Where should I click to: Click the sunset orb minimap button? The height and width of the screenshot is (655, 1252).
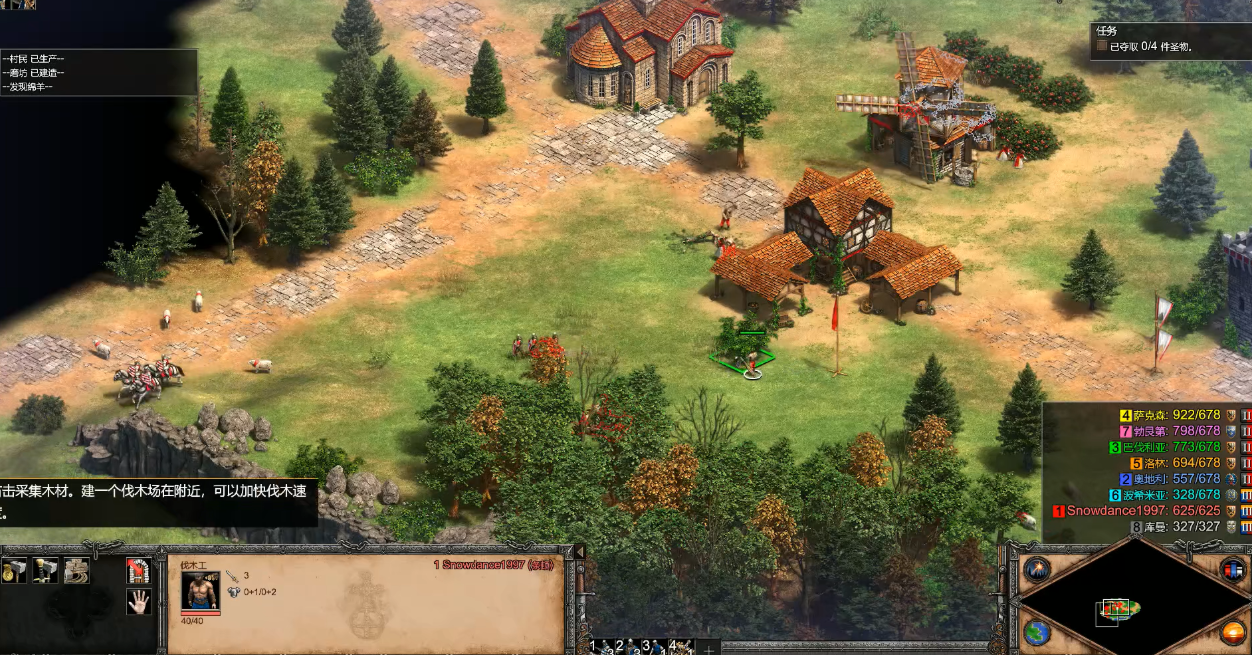click(x=1233, y=633)
